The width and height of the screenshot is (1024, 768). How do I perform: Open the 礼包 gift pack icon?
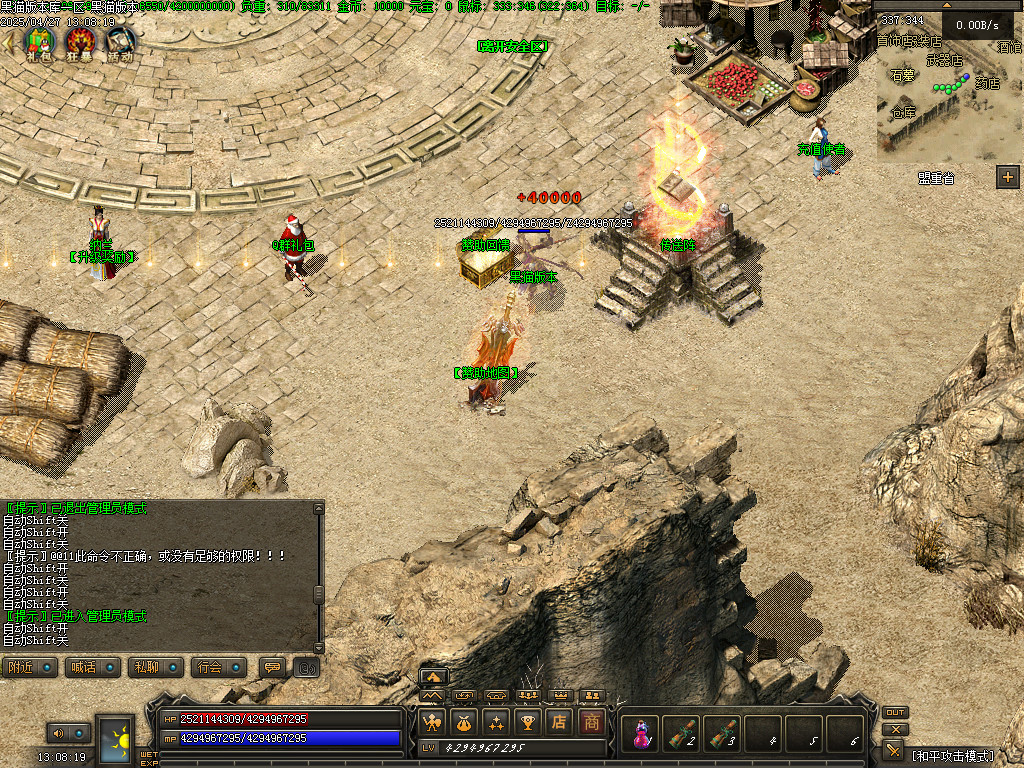41,42
